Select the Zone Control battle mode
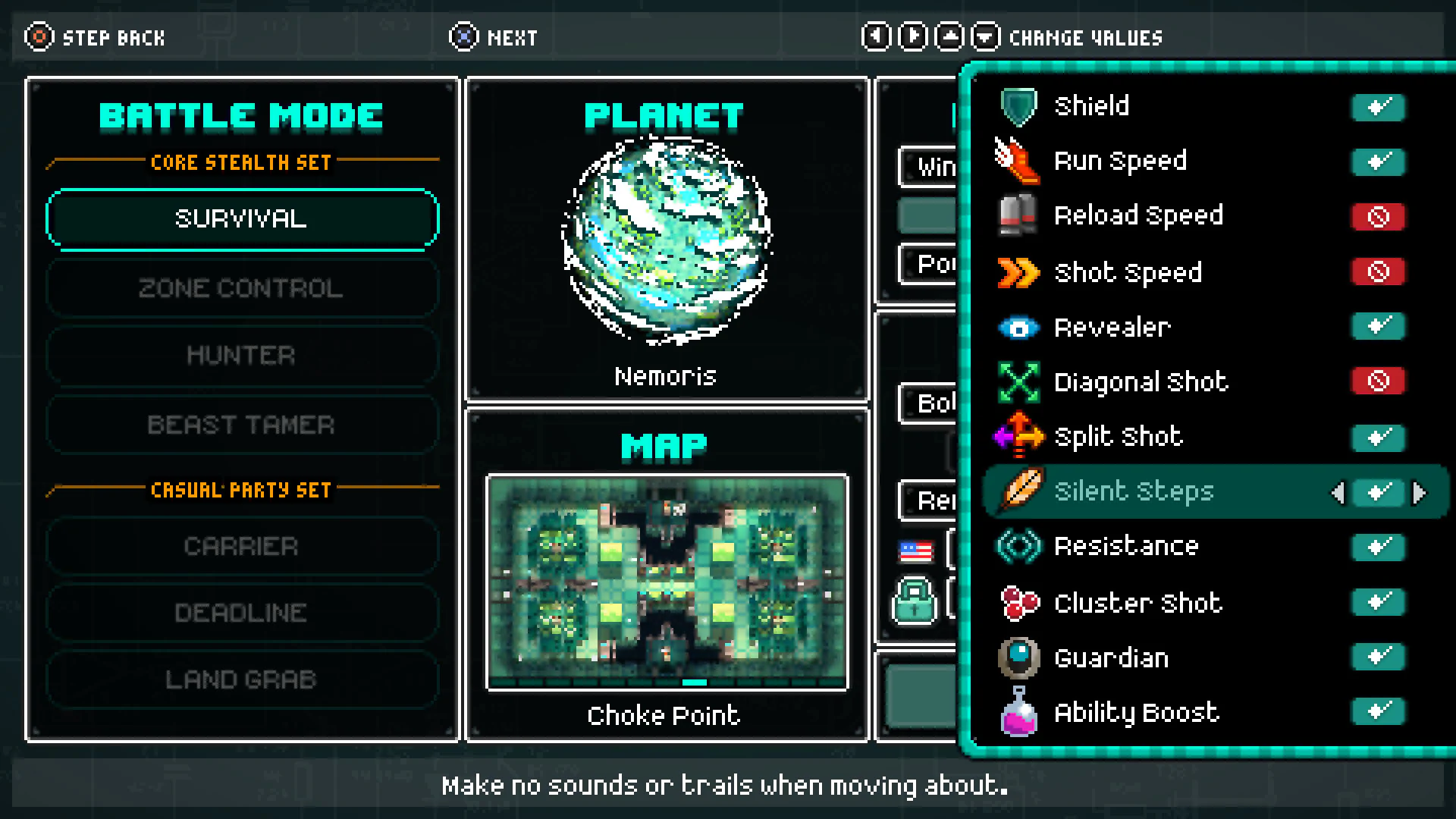Image resolution: width=1456 pixels, height=819 pixels. coord(242,288)
